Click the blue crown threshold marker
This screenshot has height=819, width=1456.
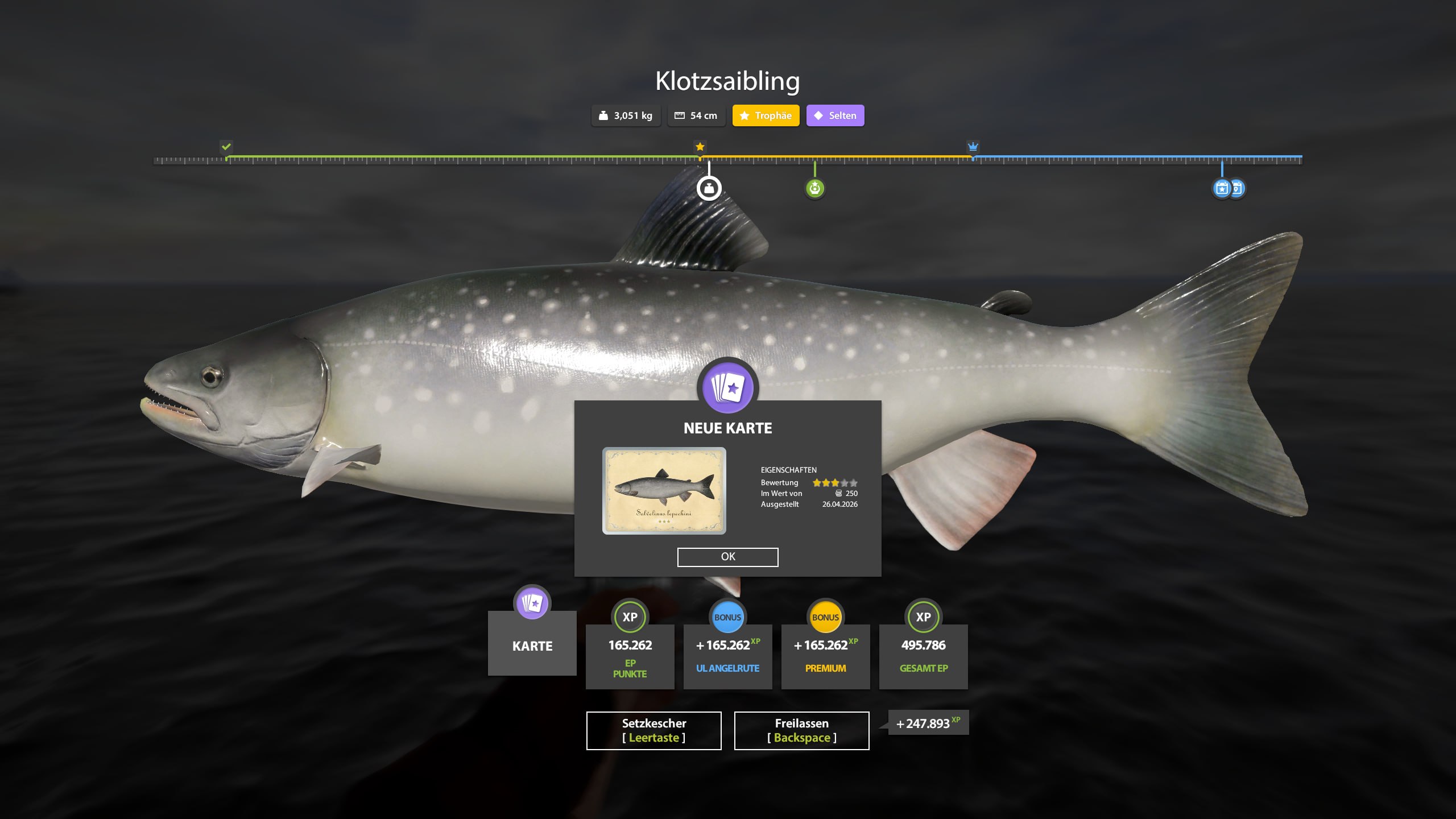(973, 147)
